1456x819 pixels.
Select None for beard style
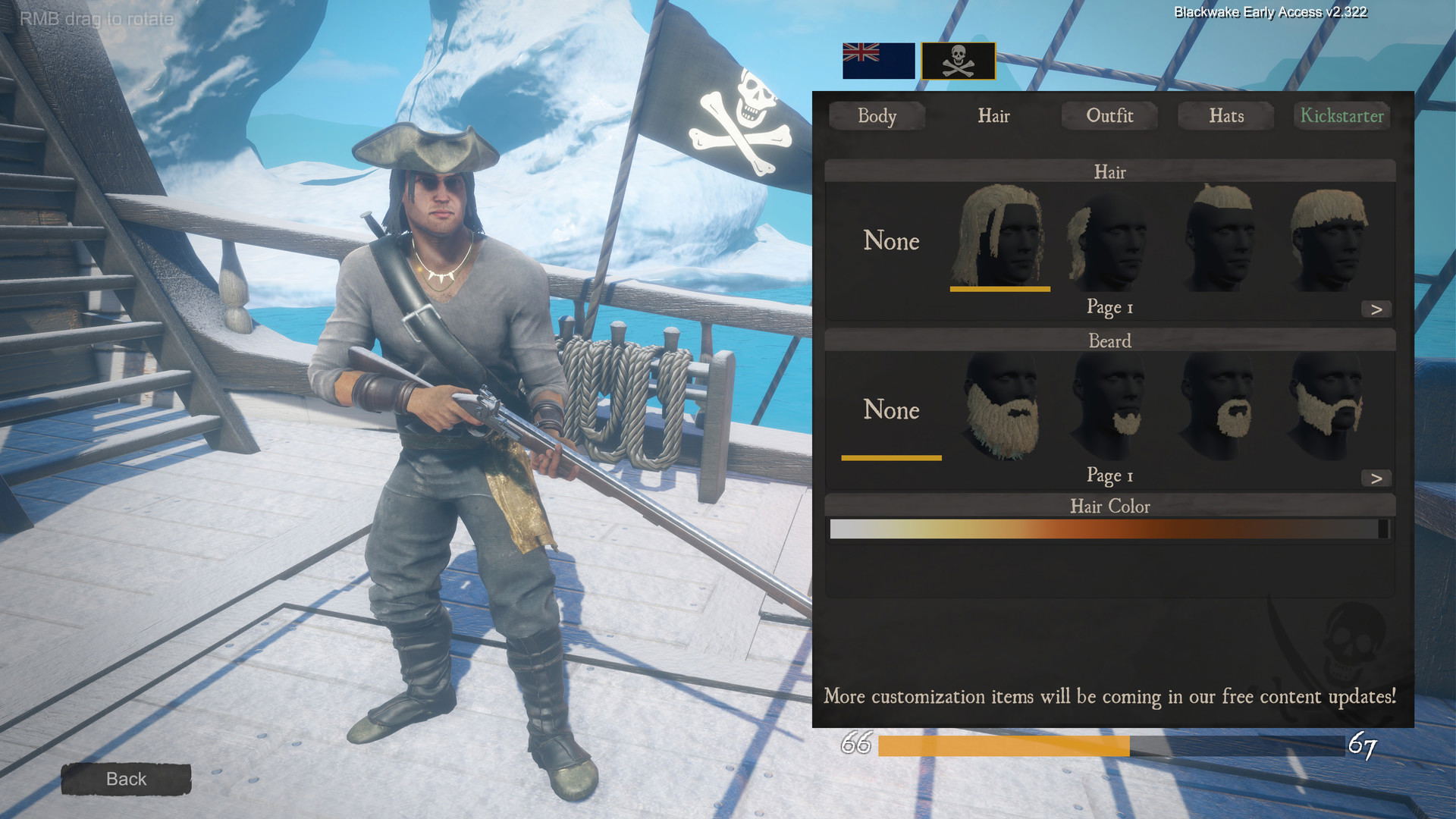[x=891, y=410]
